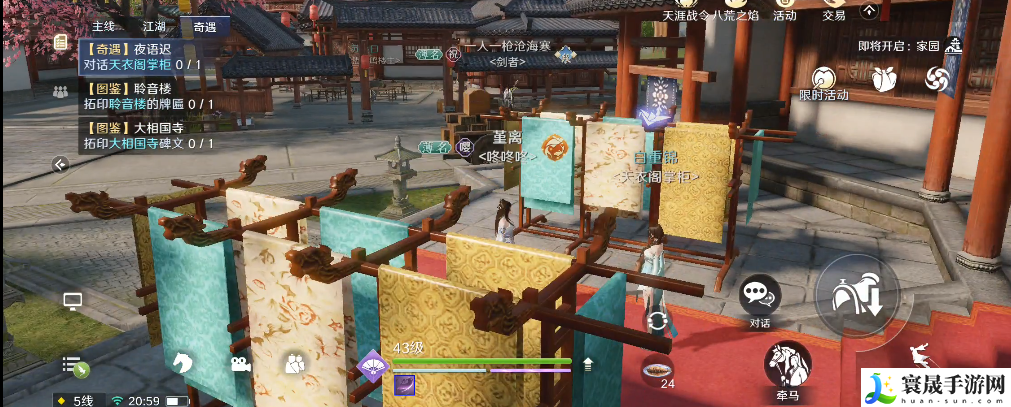Select the 奇遇 quest tab

tap(205, 26)
